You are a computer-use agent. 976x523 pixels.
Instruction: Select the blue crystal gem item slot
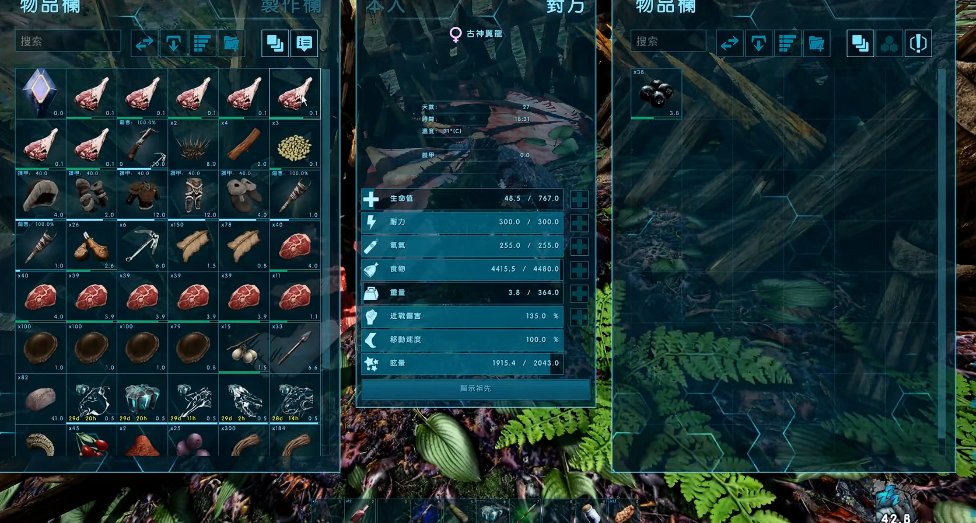coord(41,92)
